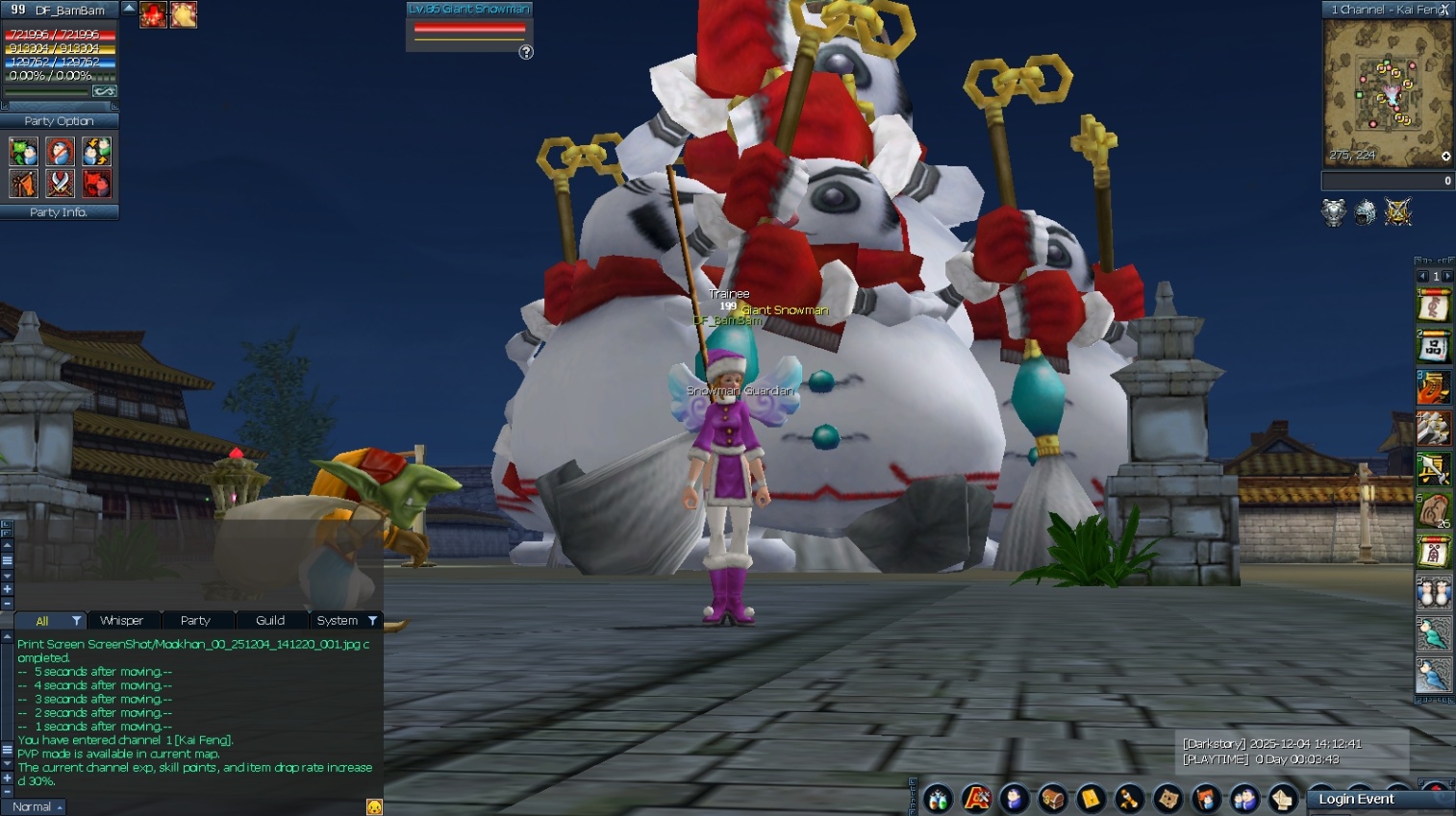The height and width of the screenshot is (816, 1456).
Task: Click the Login Event button
Action: [1356, 799]
